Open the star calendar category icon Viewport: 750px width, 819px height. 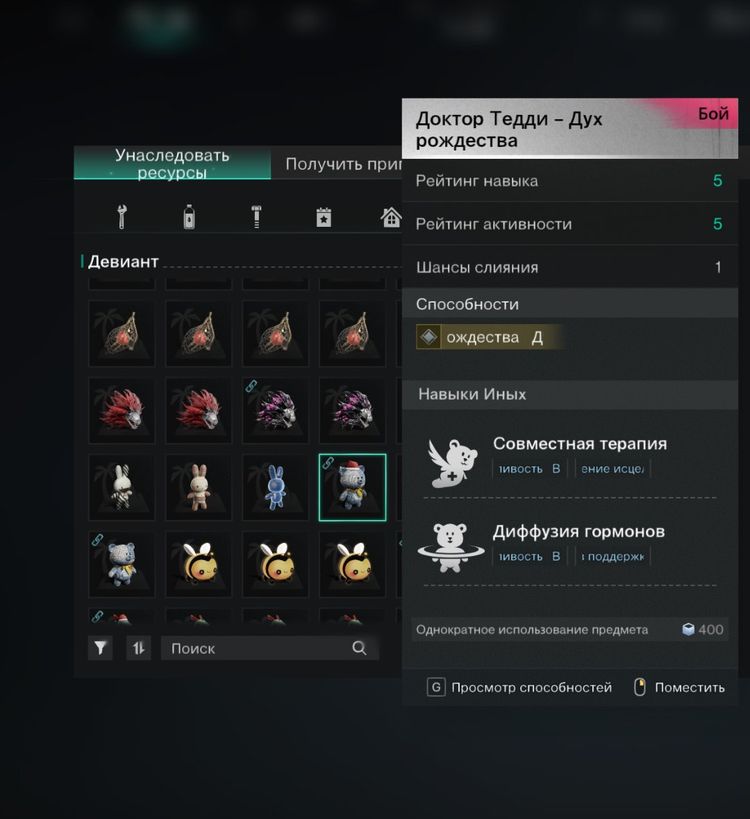pyautogui.click(x=323, y=216)
